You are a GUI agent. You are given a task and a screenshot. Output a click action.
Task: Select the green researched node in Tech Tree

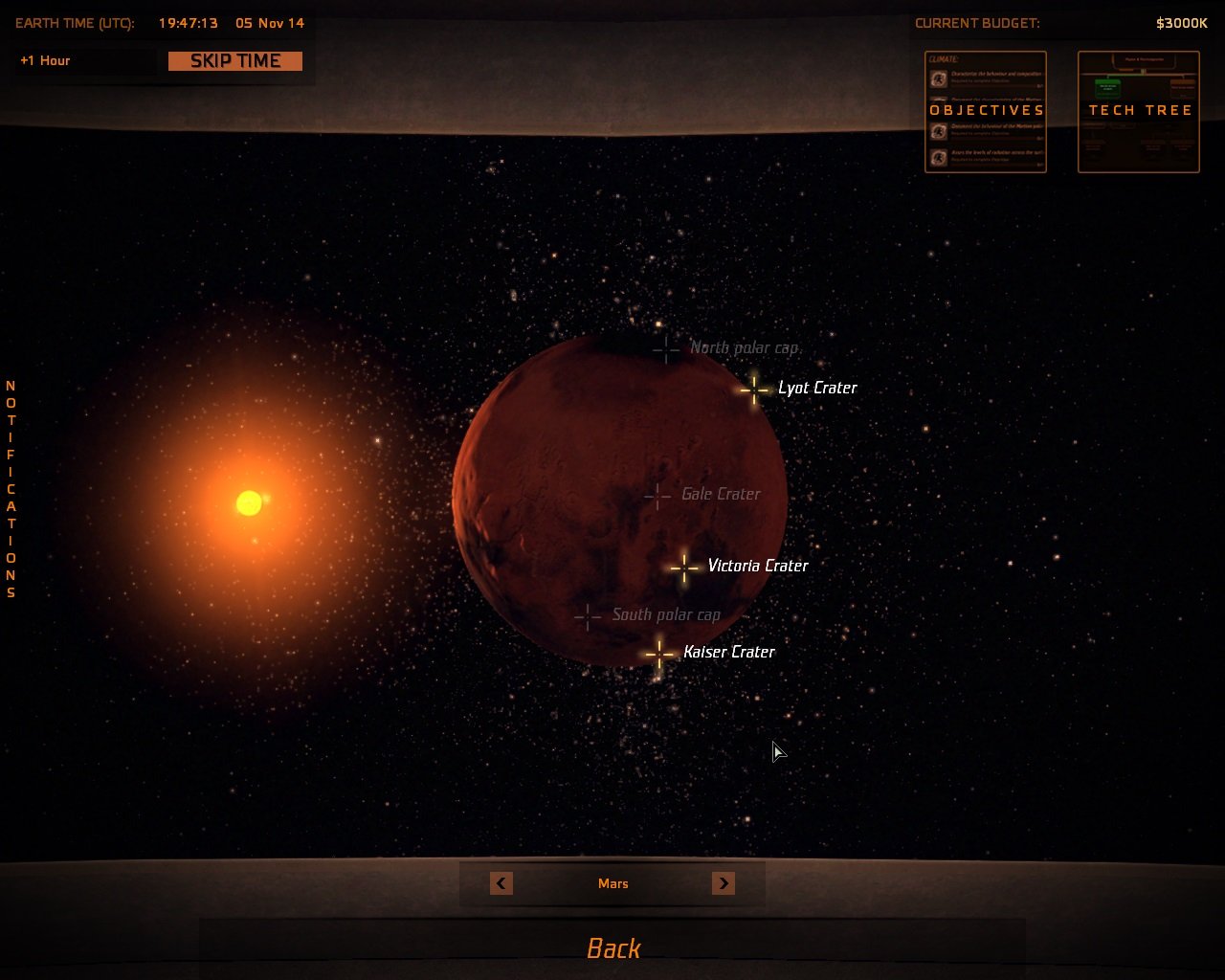(1106, 88)
